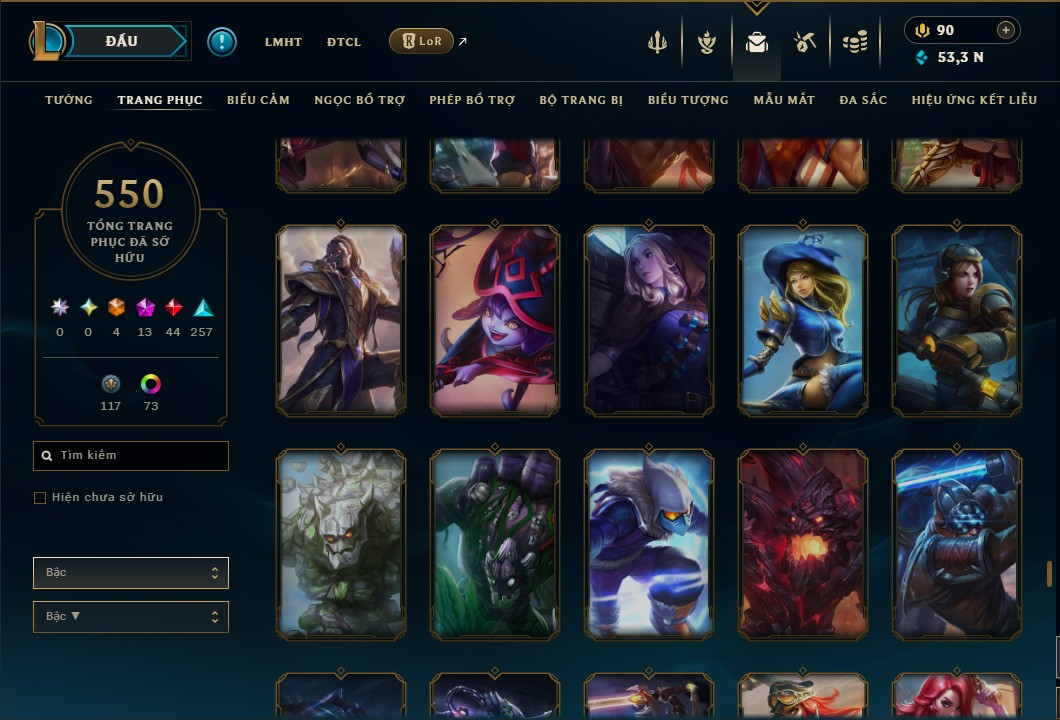Screen dimensions: 1060x720
Task: Pick the white stone golem skin card
Action: click(341, 544)
